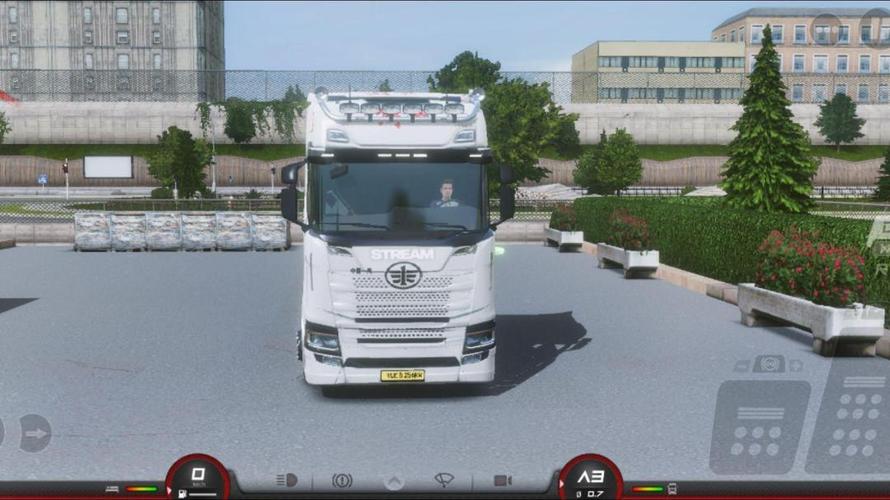This screenshot has width=890, height=500.
Task: Toggle the headlights icon
Action: tap(287, 481)
